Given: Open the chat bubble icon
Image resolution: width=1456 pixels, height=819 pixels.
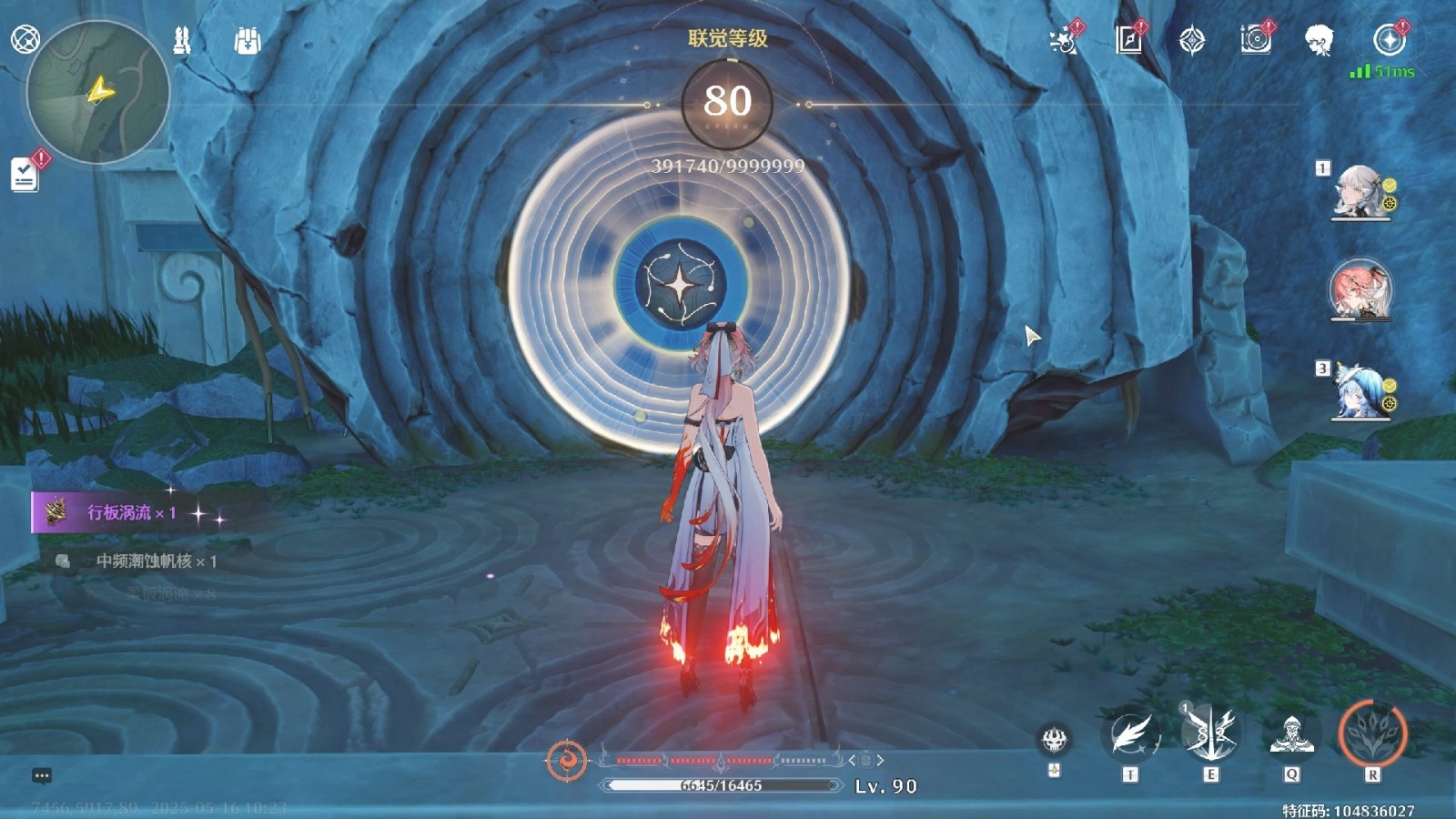Looking at the screenshot, I should (x=42, y=775).
